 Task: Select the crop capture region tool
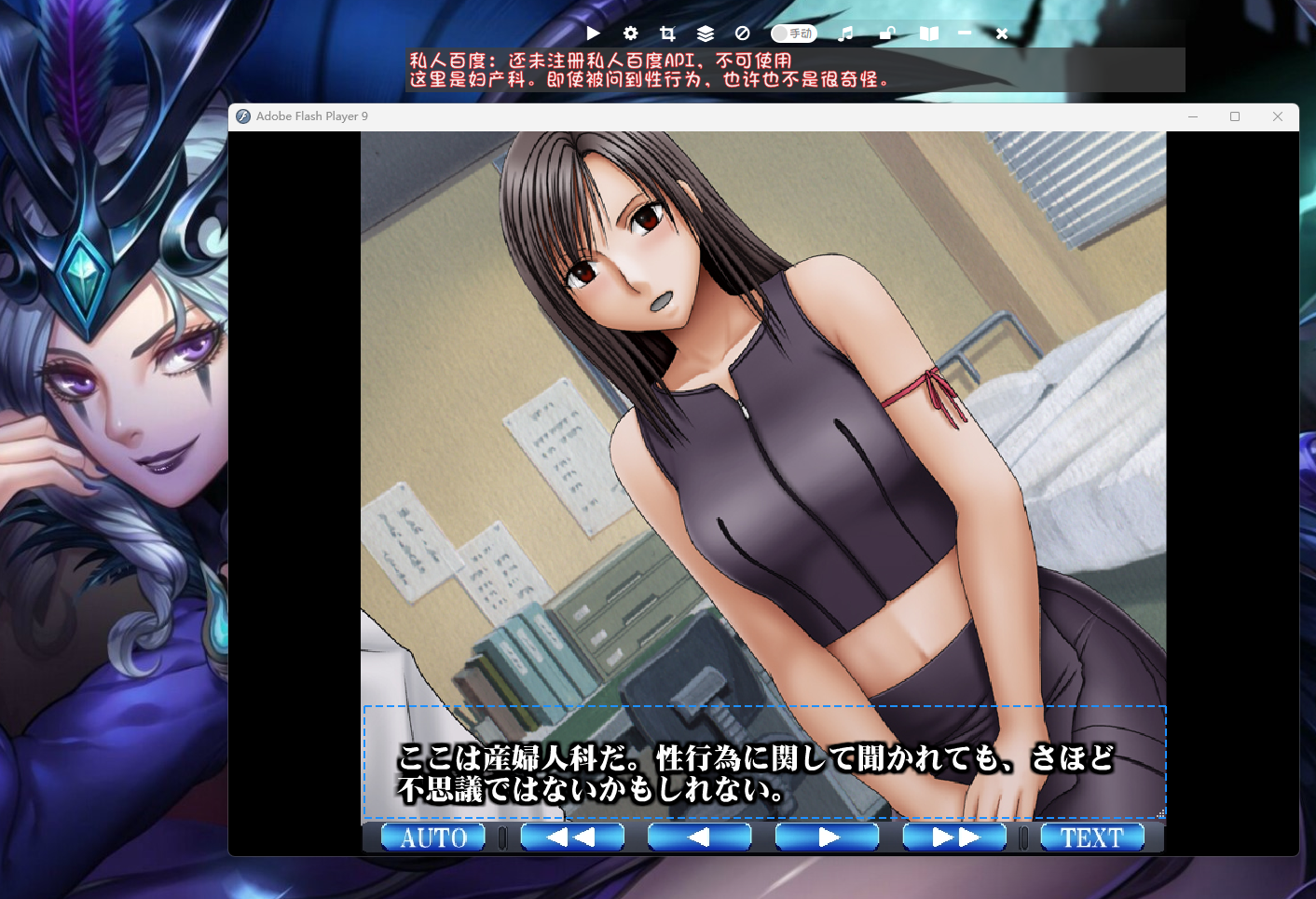tap(667, 34)
